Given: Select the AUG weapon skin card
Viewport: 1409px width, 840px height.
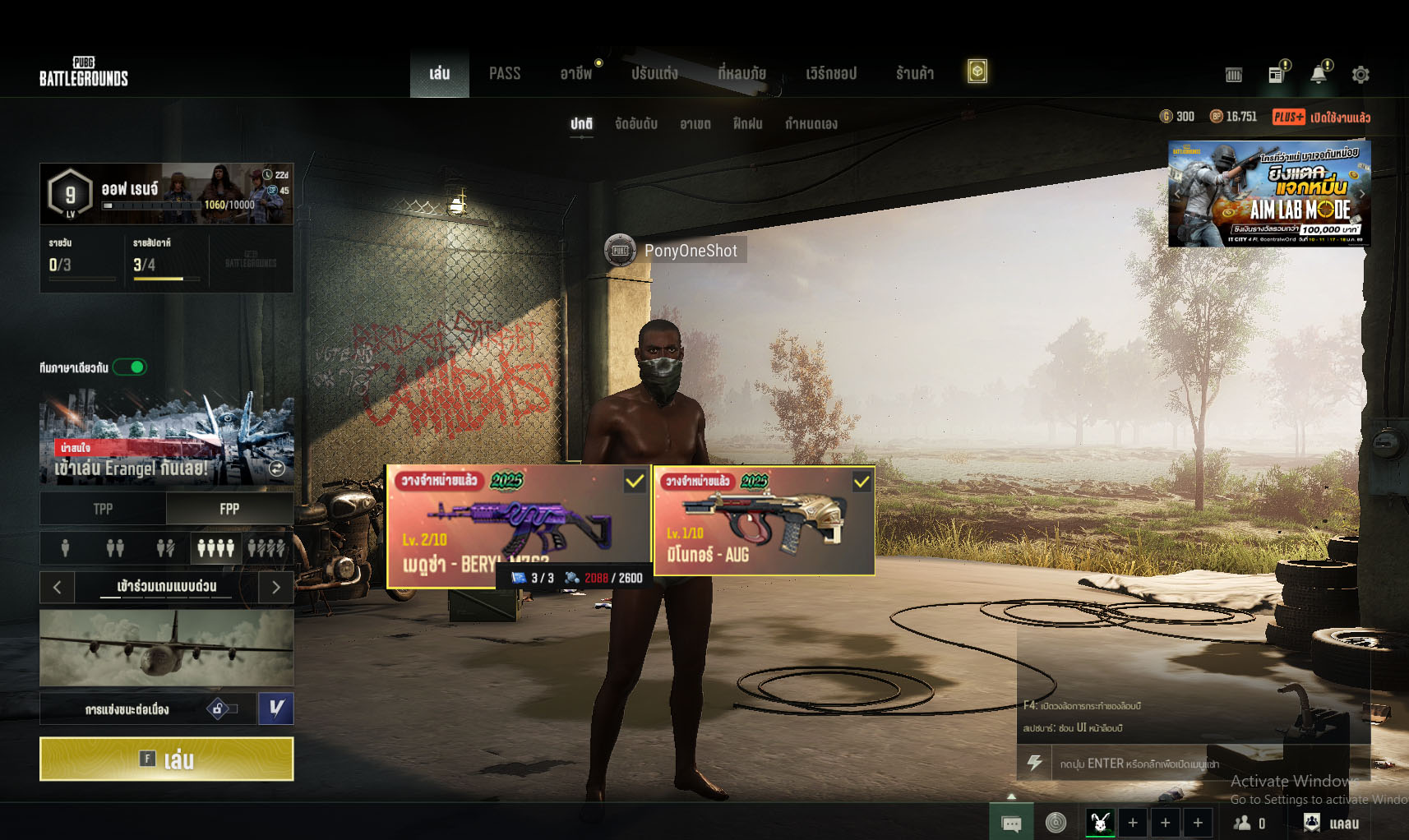Looking at the screenshot, I should pos(764,520).
